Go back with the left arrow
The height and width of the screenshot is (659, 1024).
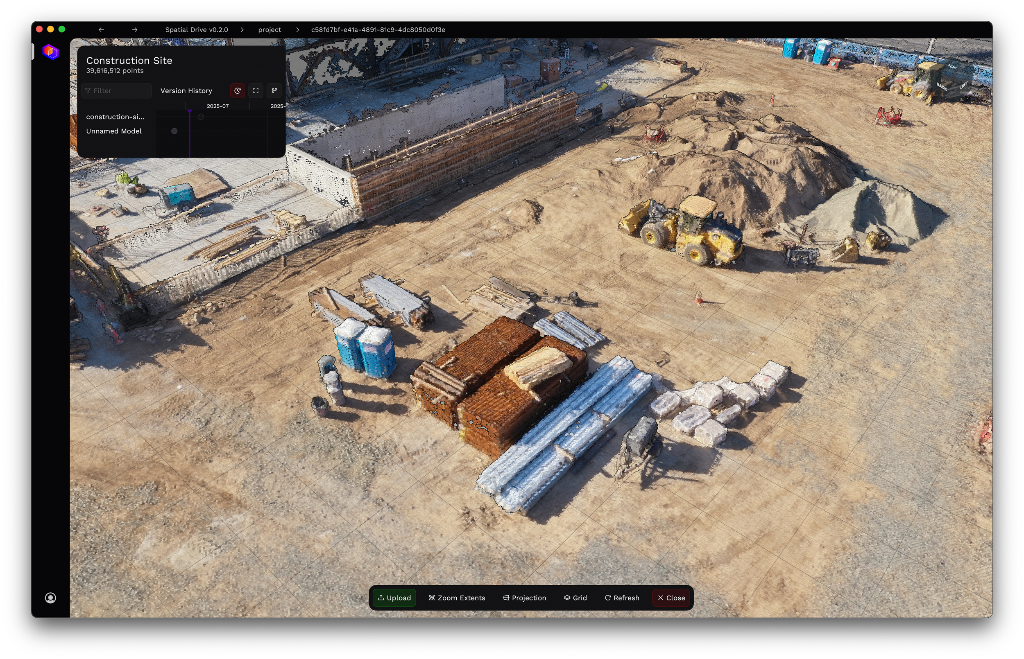[102, 30]
